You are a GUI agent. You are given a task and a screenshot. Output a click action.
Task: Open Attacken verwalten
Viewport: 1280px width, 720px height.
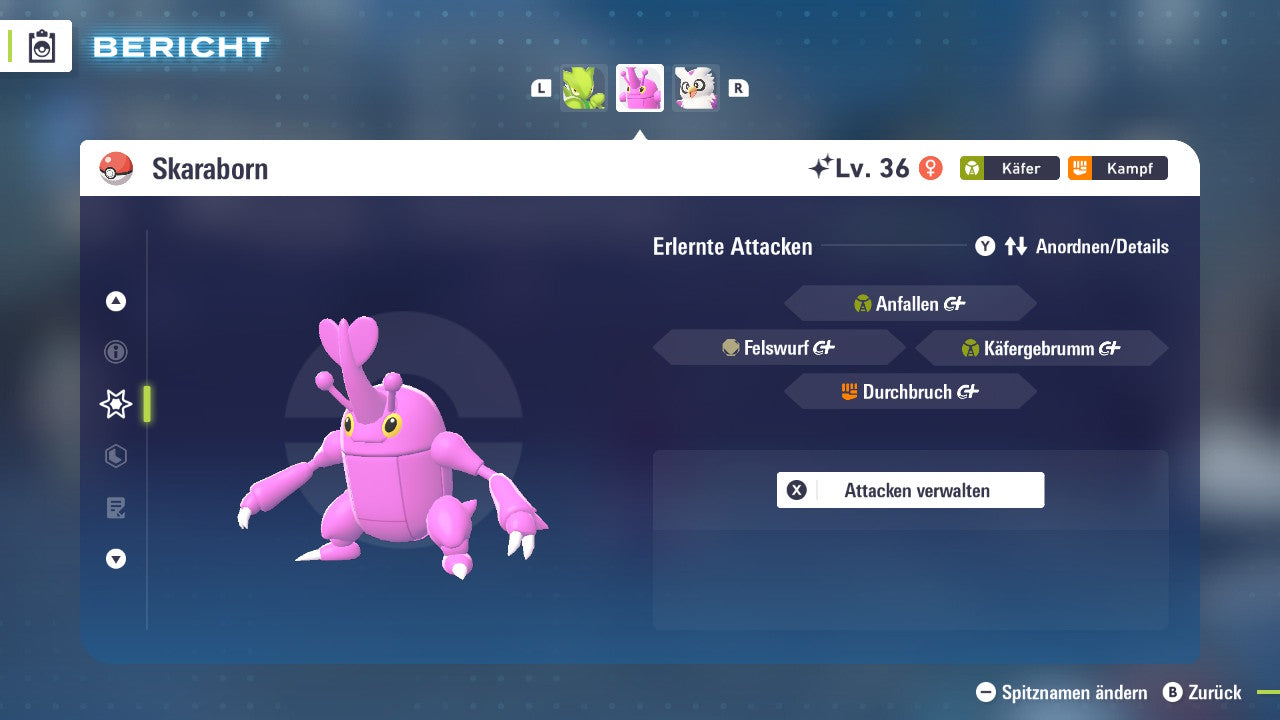point(910,490)
